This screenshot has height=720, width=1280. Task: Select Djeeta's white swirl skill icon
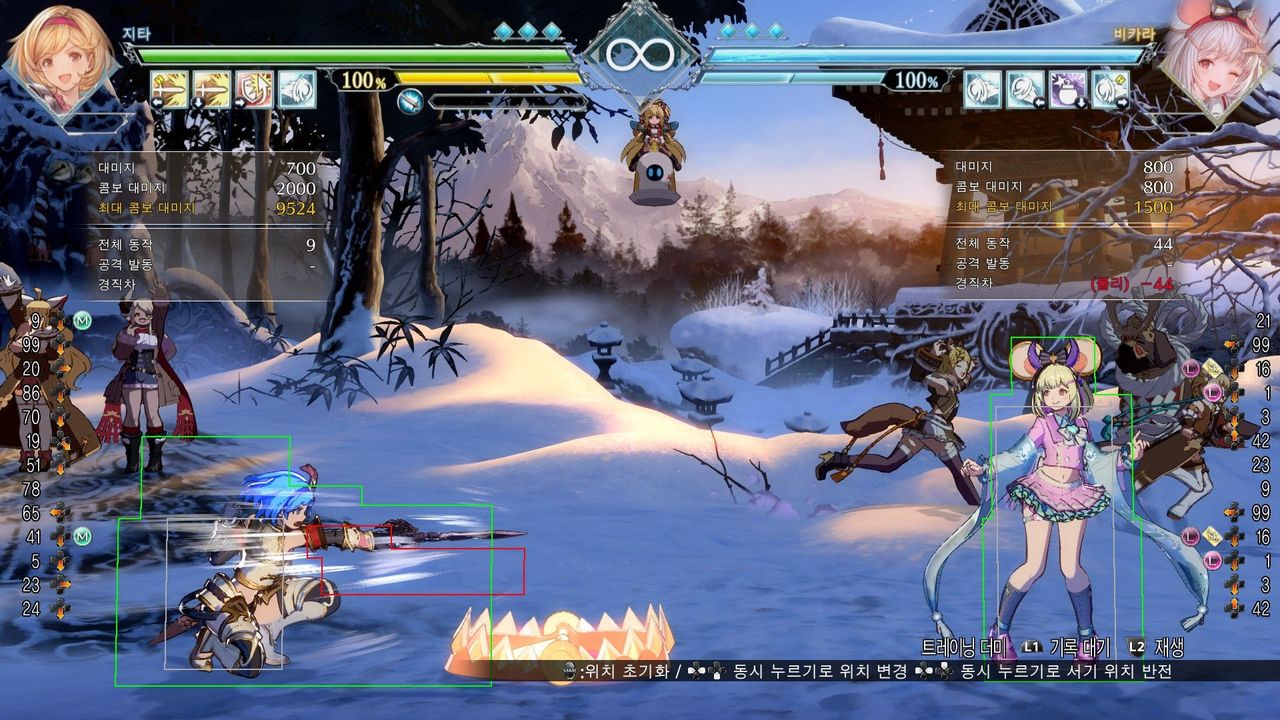pos(297,89)
